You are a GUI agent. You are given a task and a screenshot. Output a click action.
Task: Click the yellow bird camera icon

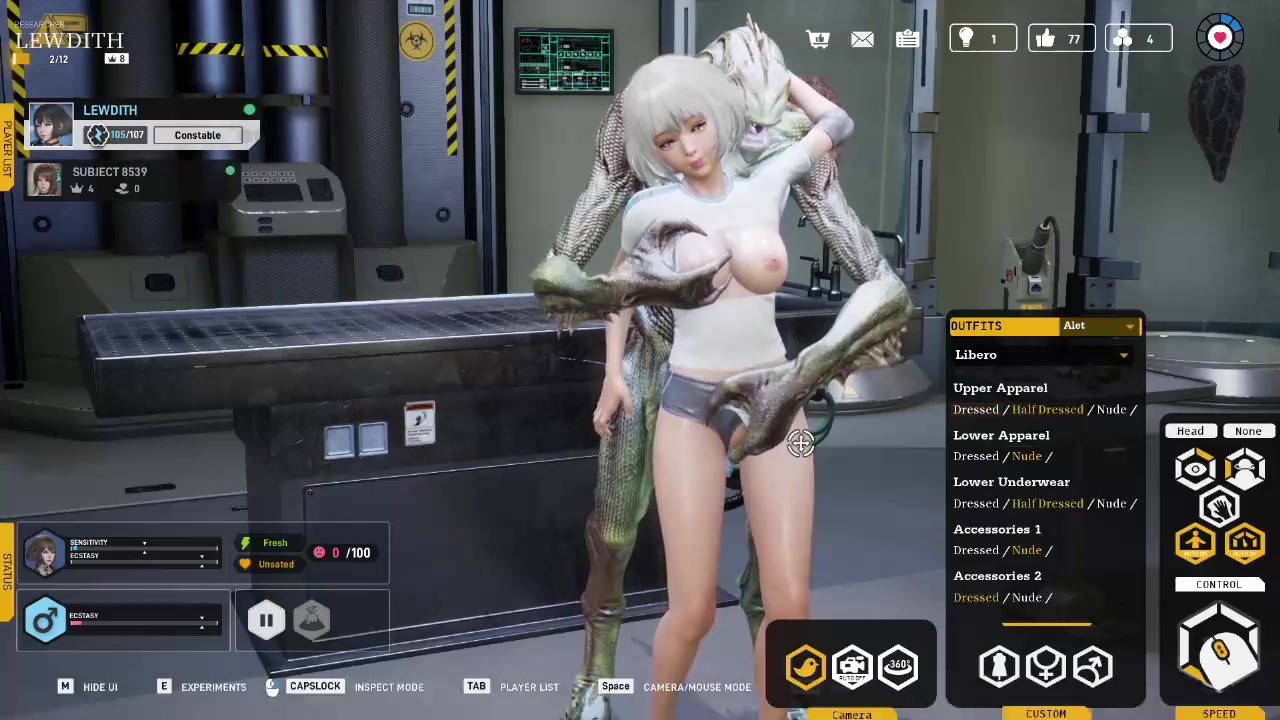pyautogui.click(x=805, y=667)
